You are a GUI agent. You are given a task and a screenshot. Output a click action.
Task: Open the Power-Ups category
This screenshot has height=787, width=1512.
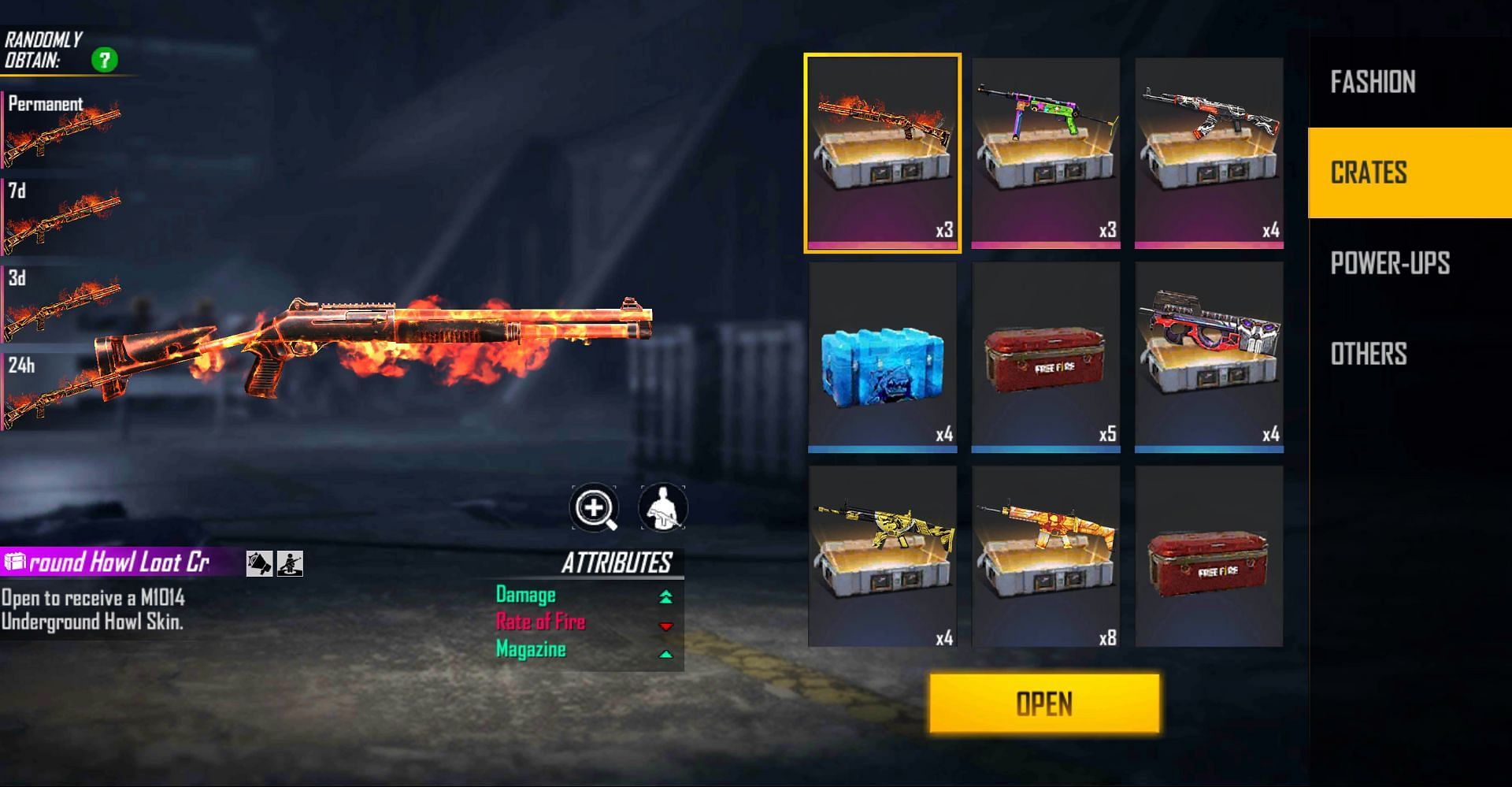tap(1390, 263)
